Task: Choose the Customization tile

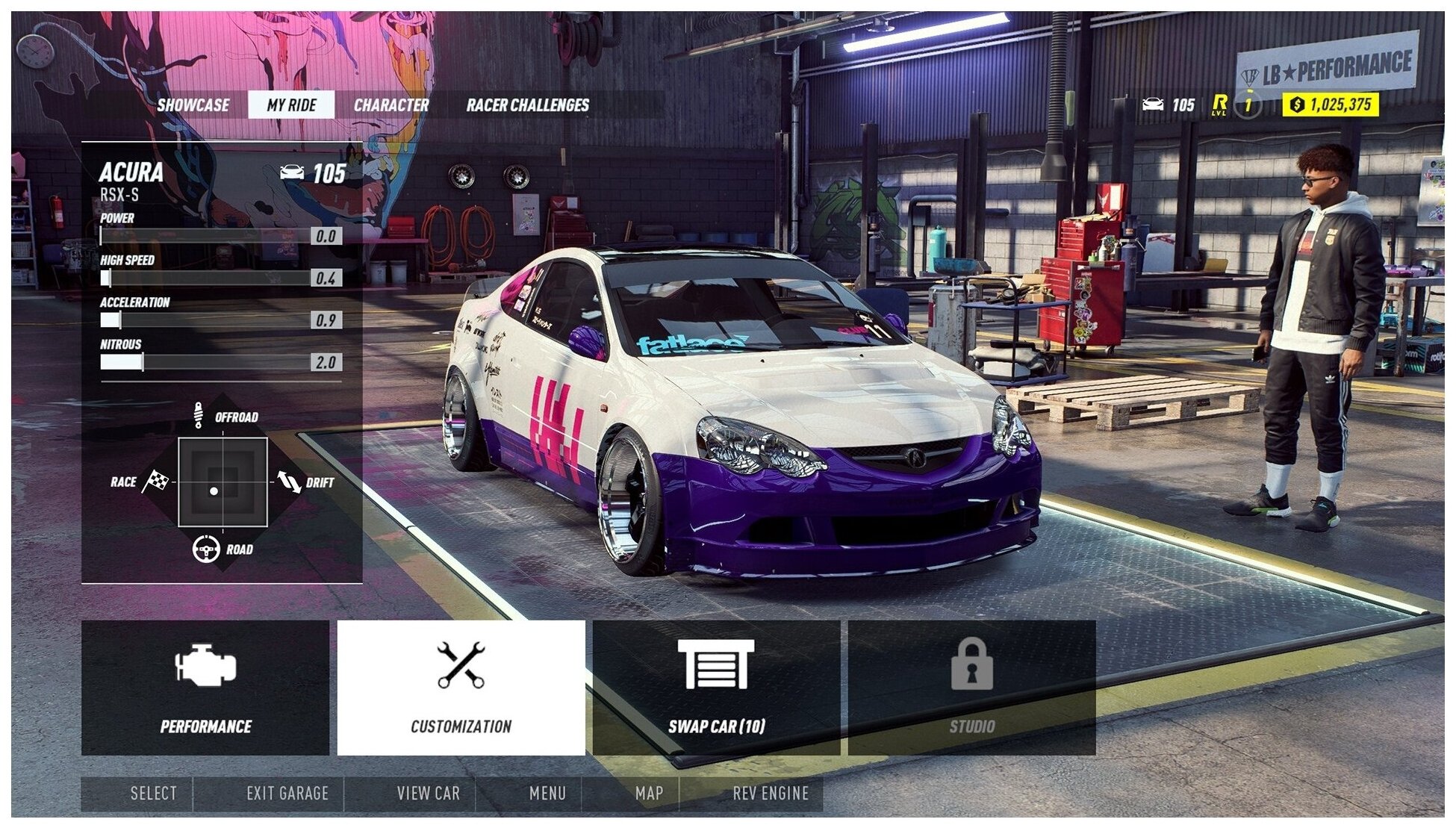Action: coord(461,688)
